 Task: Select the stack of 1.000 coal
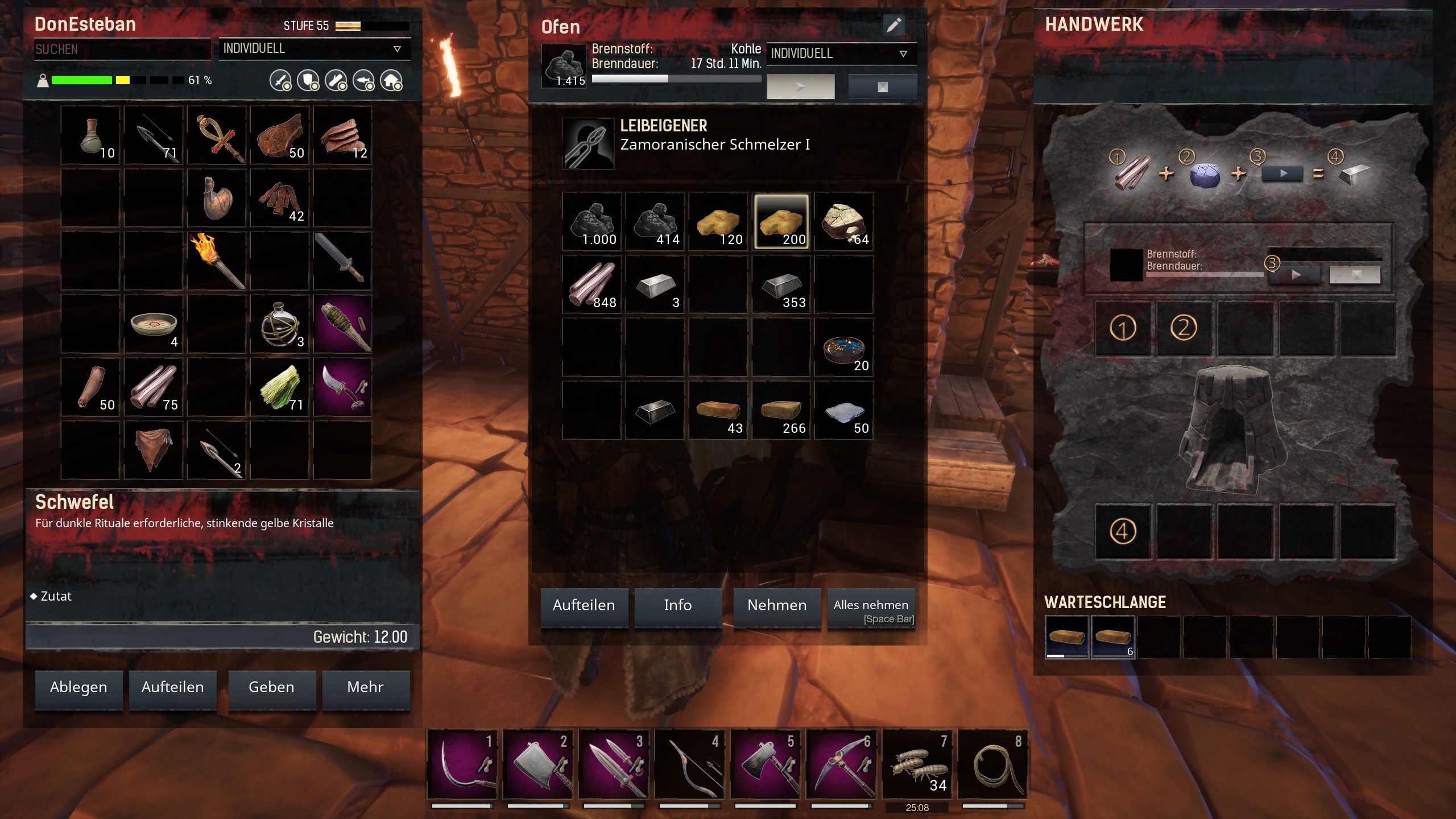click(591, 222)
